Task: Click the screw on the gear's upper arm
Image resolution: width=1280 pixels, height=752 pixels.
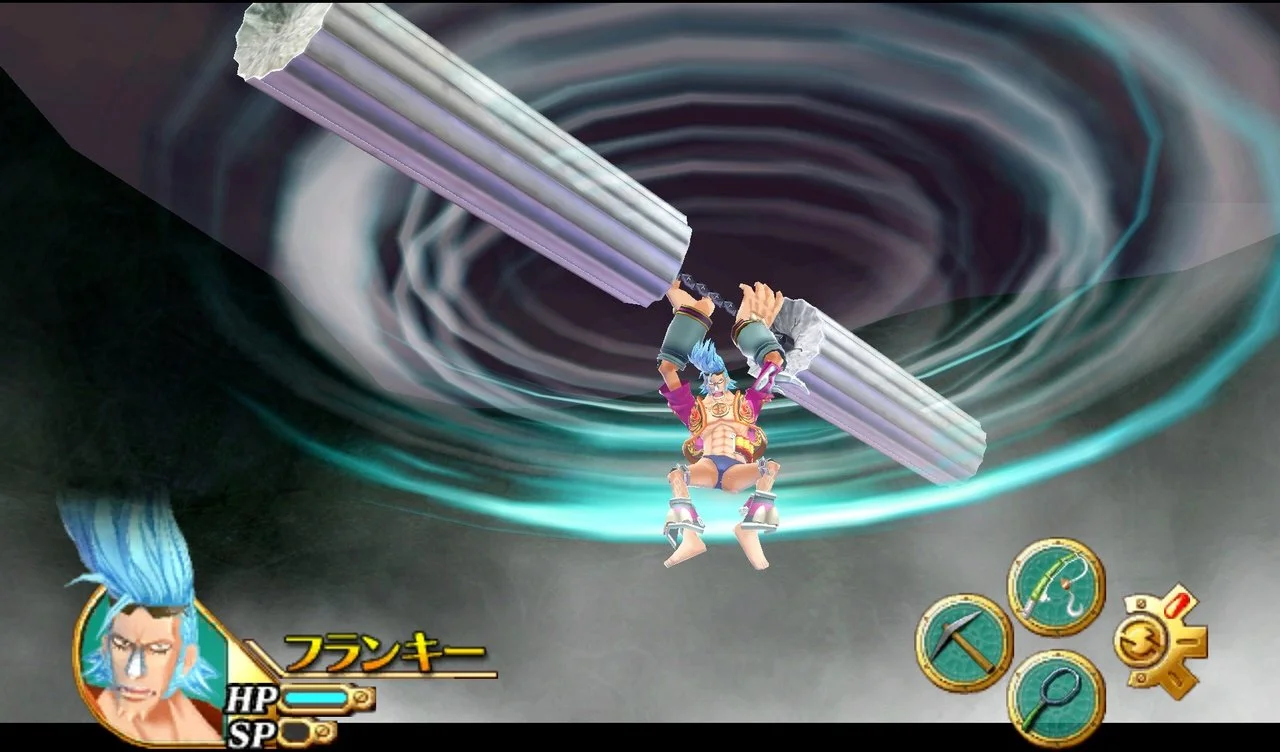Action: tap(1140, 602)
